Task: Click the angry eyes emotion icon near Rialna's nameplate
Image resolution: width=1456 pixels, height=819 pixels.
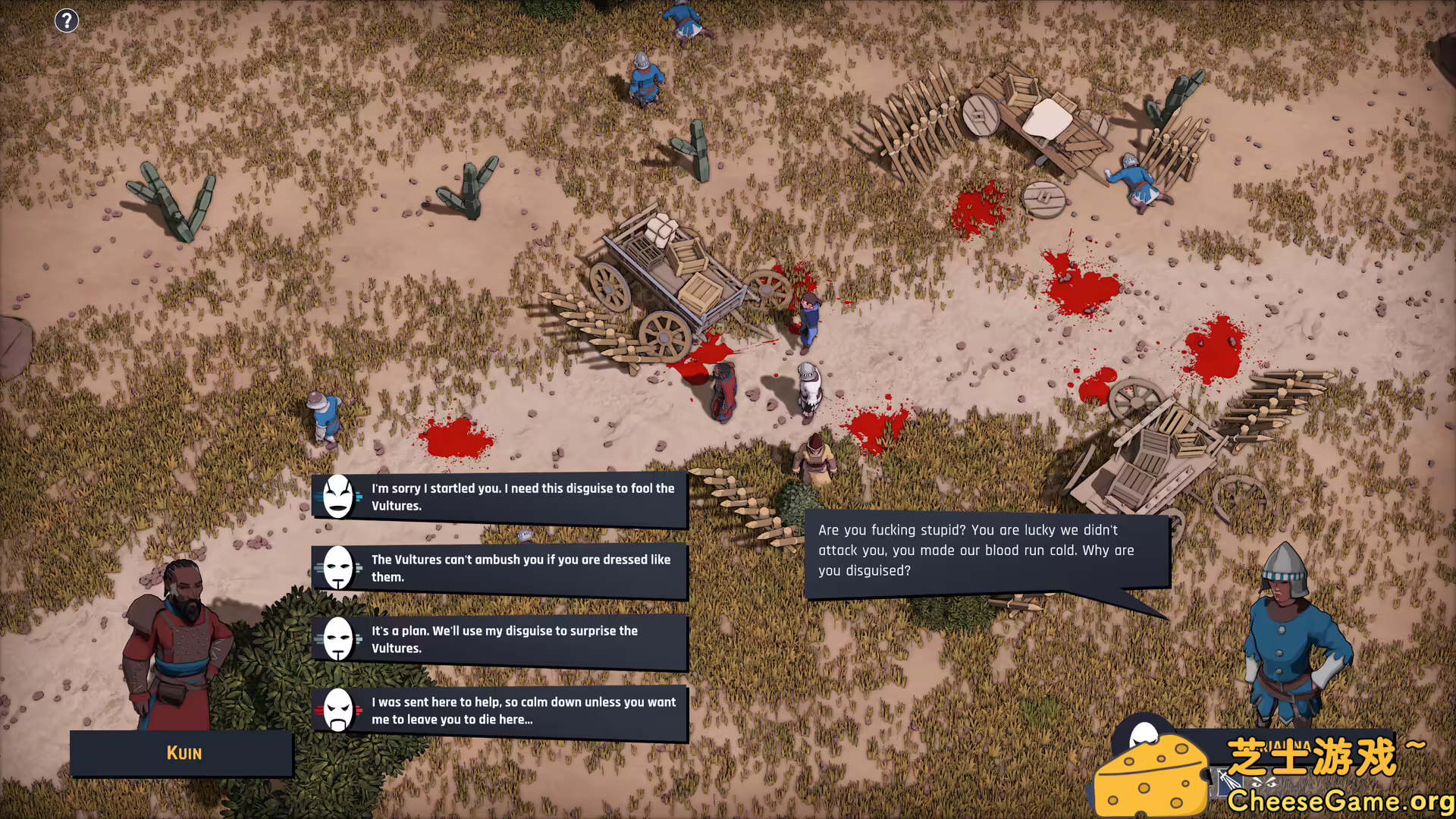Action: click(1263, 782)
